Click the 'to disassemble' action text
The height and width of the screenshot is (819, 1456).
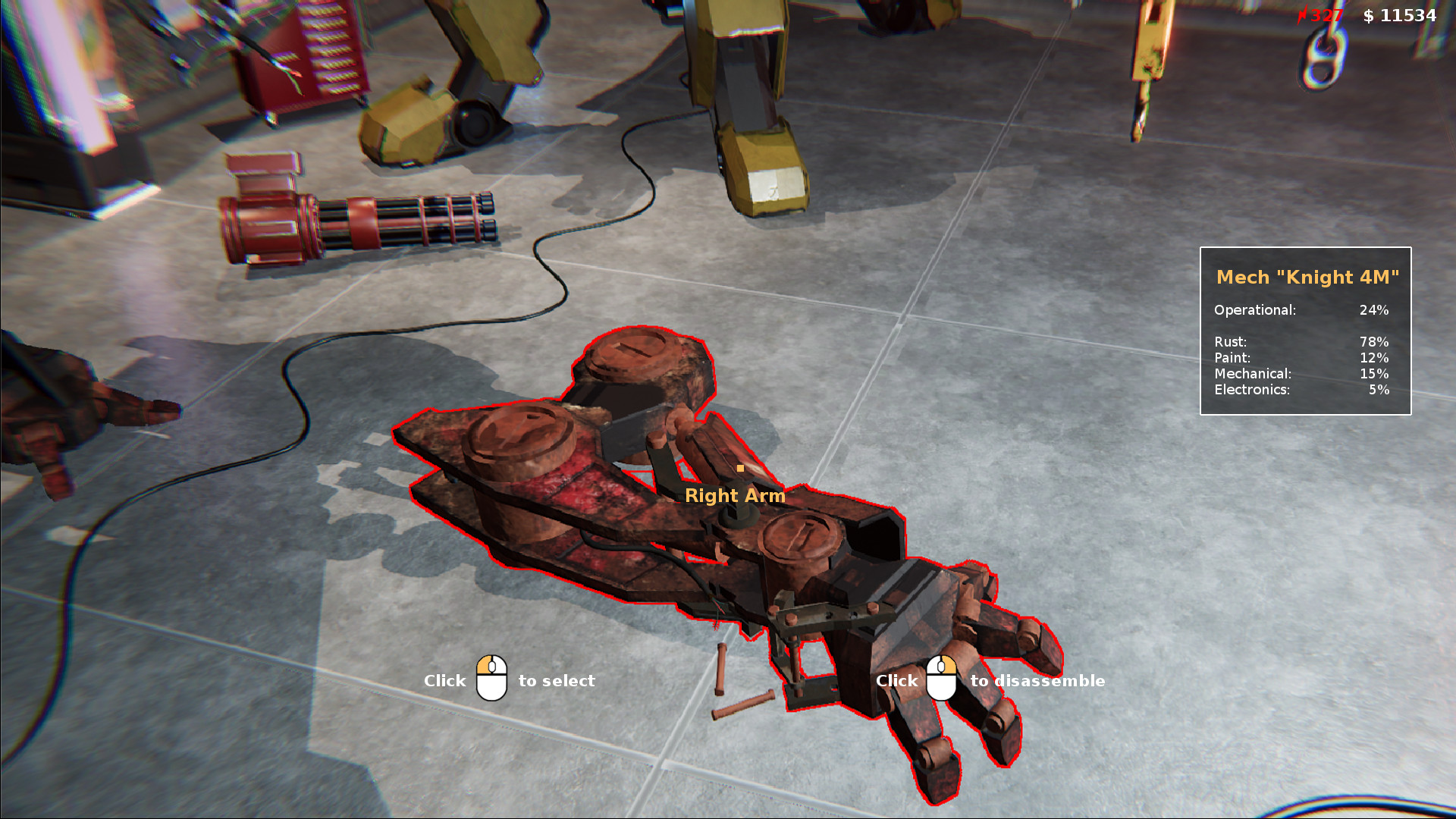point(1038,681)
